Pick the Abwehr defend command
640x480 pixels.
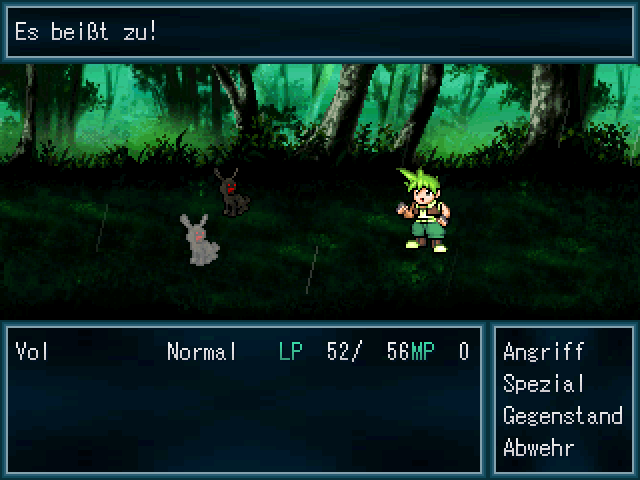tap(539, 447)
